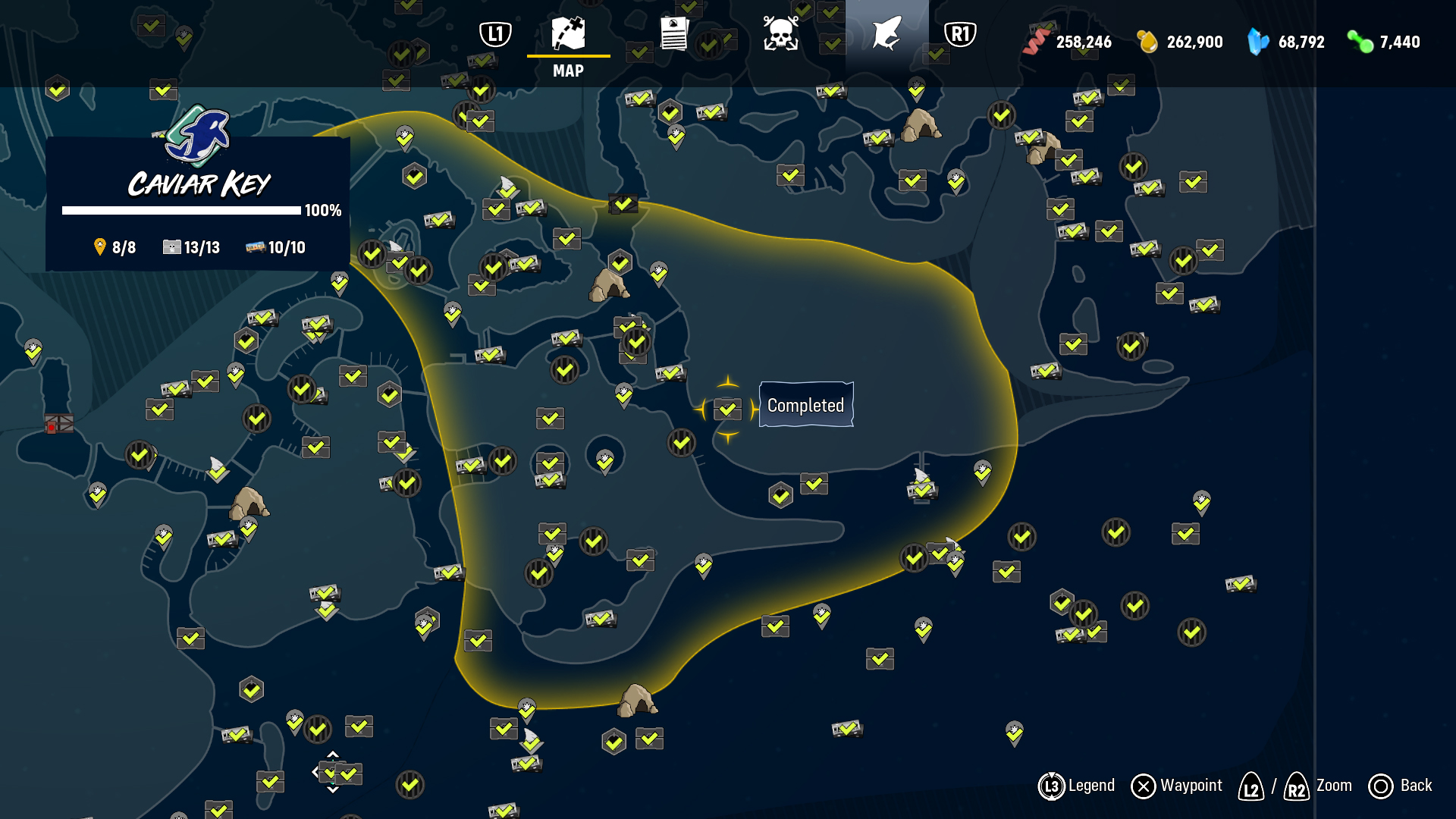Click the blue mineral resource icon
The image size is (1456, 819).
(1256, 42)
